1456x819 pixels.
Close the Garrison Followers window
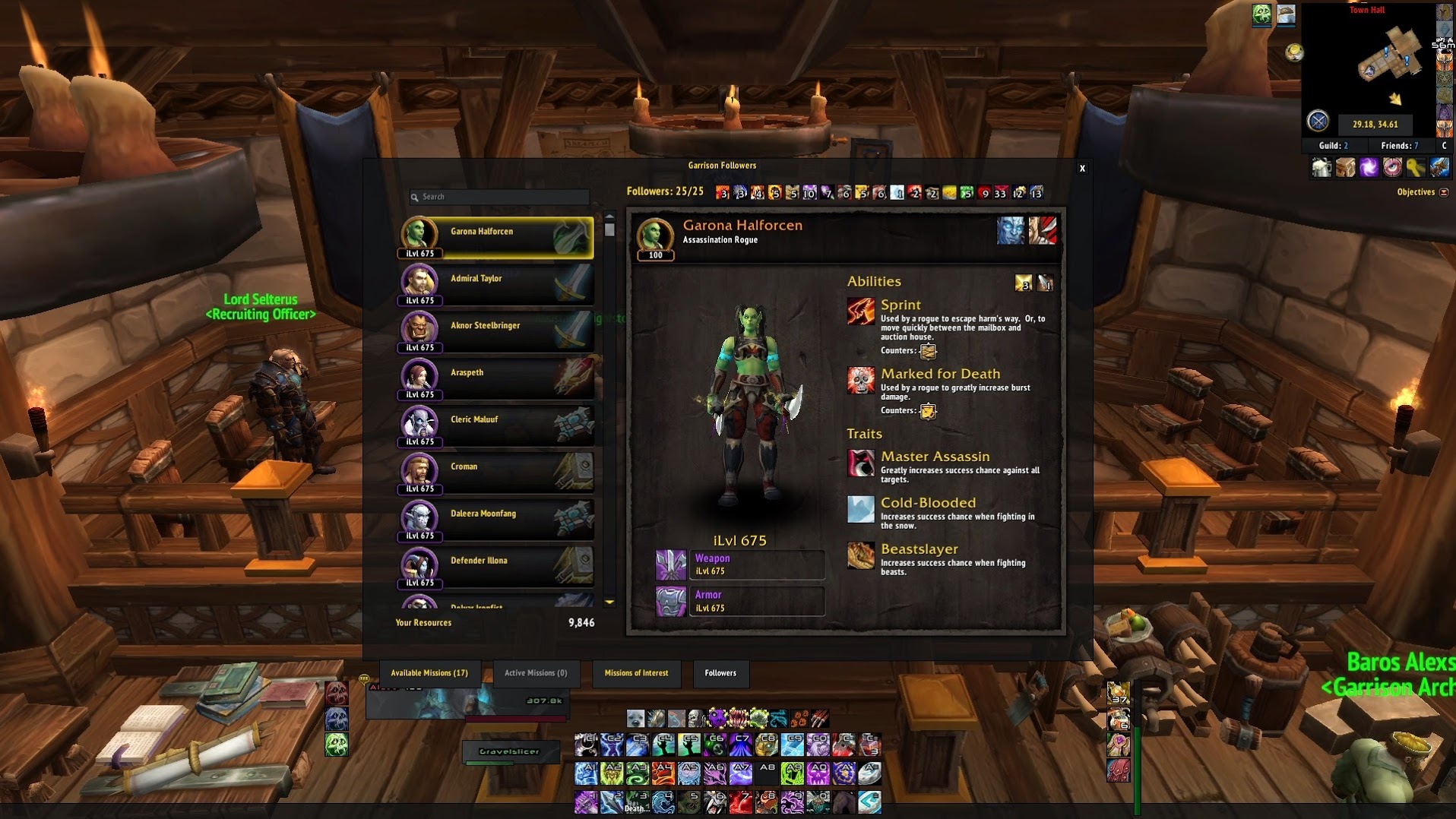tap(1082, 169)
